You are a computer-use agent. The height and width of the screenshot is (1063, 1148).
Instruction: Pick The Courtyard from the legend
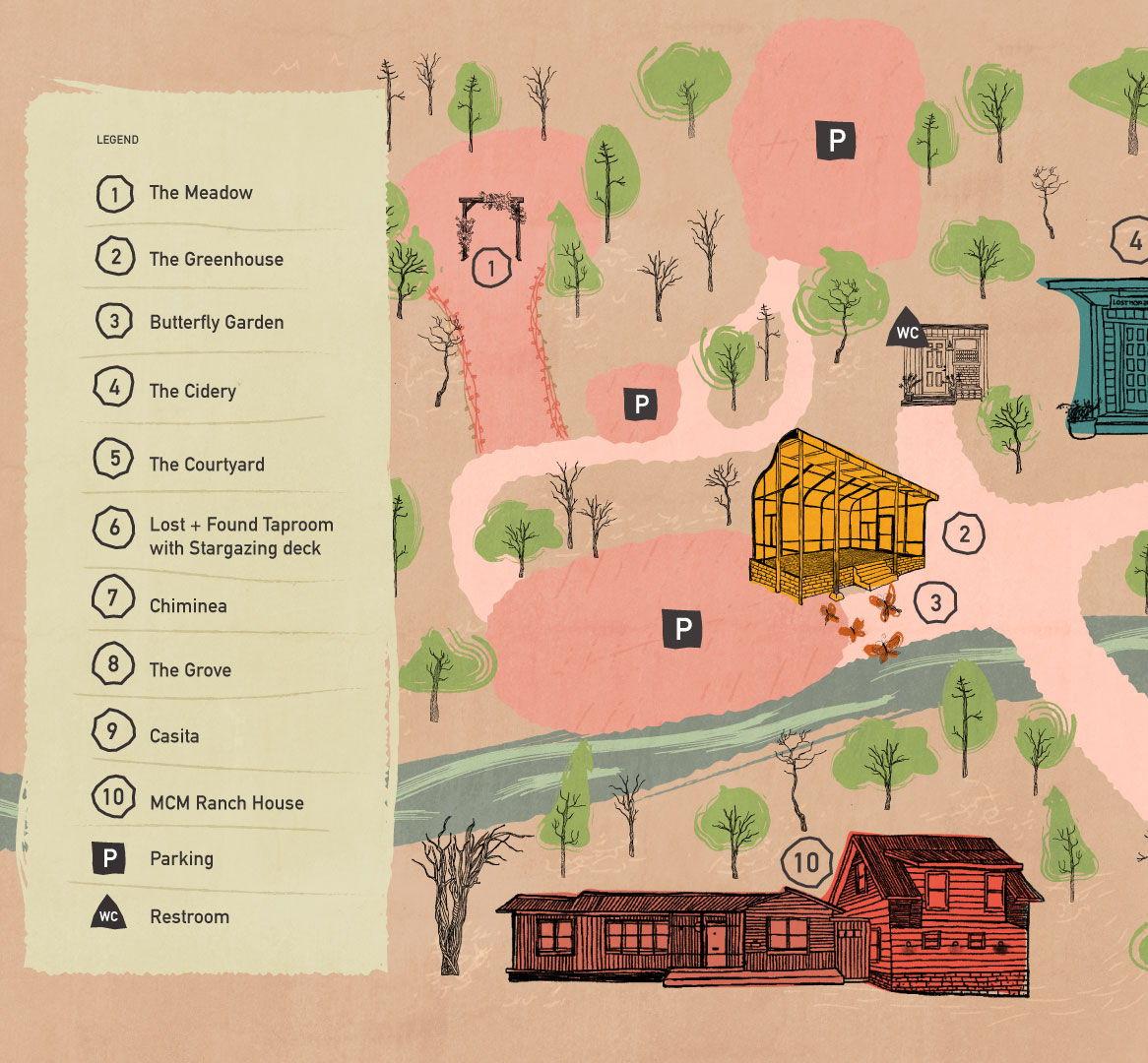(x=207, y=464)
